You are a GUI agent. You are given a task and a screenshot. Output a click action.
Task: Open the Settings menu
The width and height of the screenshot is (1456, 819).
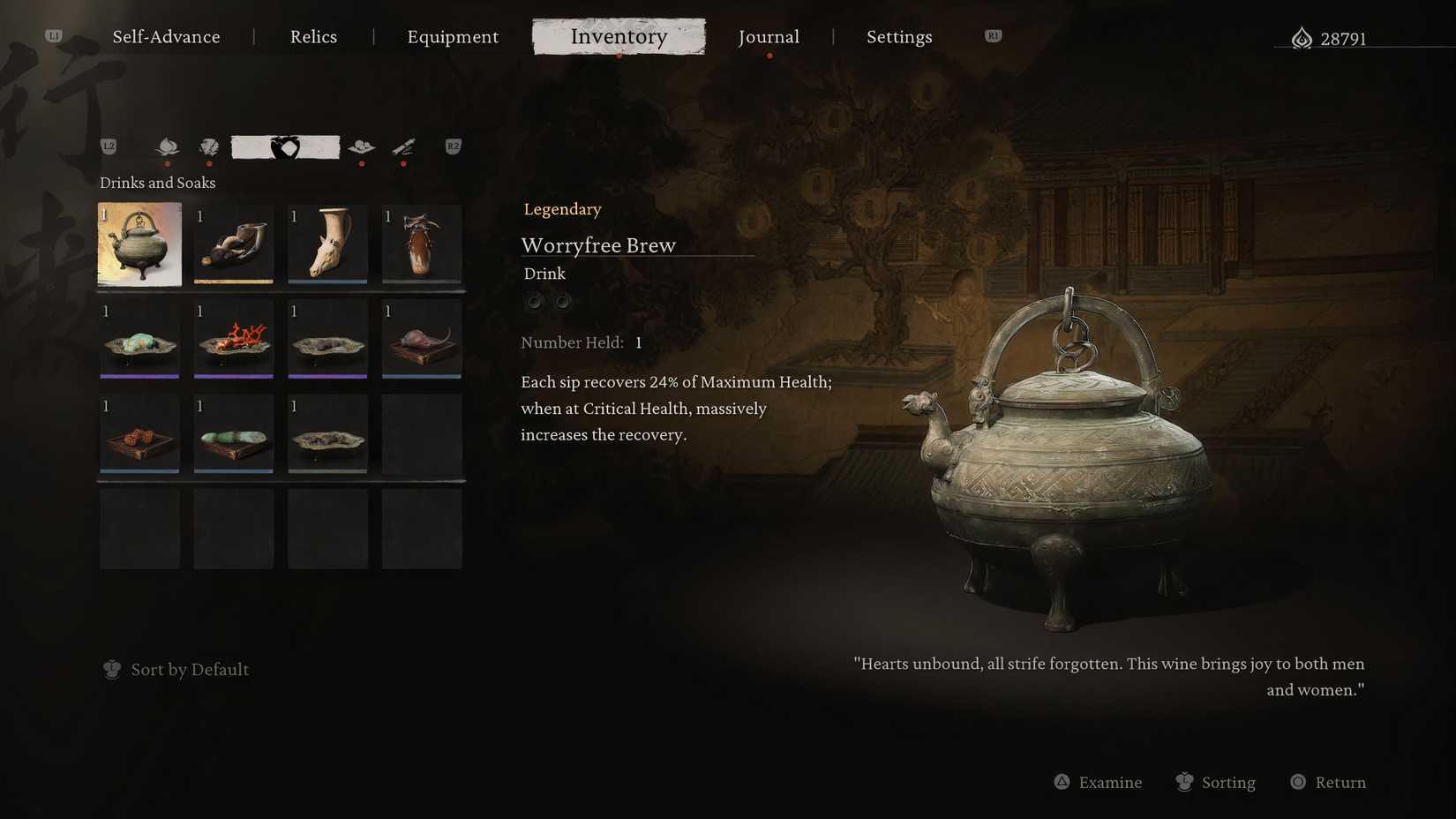pyautogui.click(x=899, y=37)
